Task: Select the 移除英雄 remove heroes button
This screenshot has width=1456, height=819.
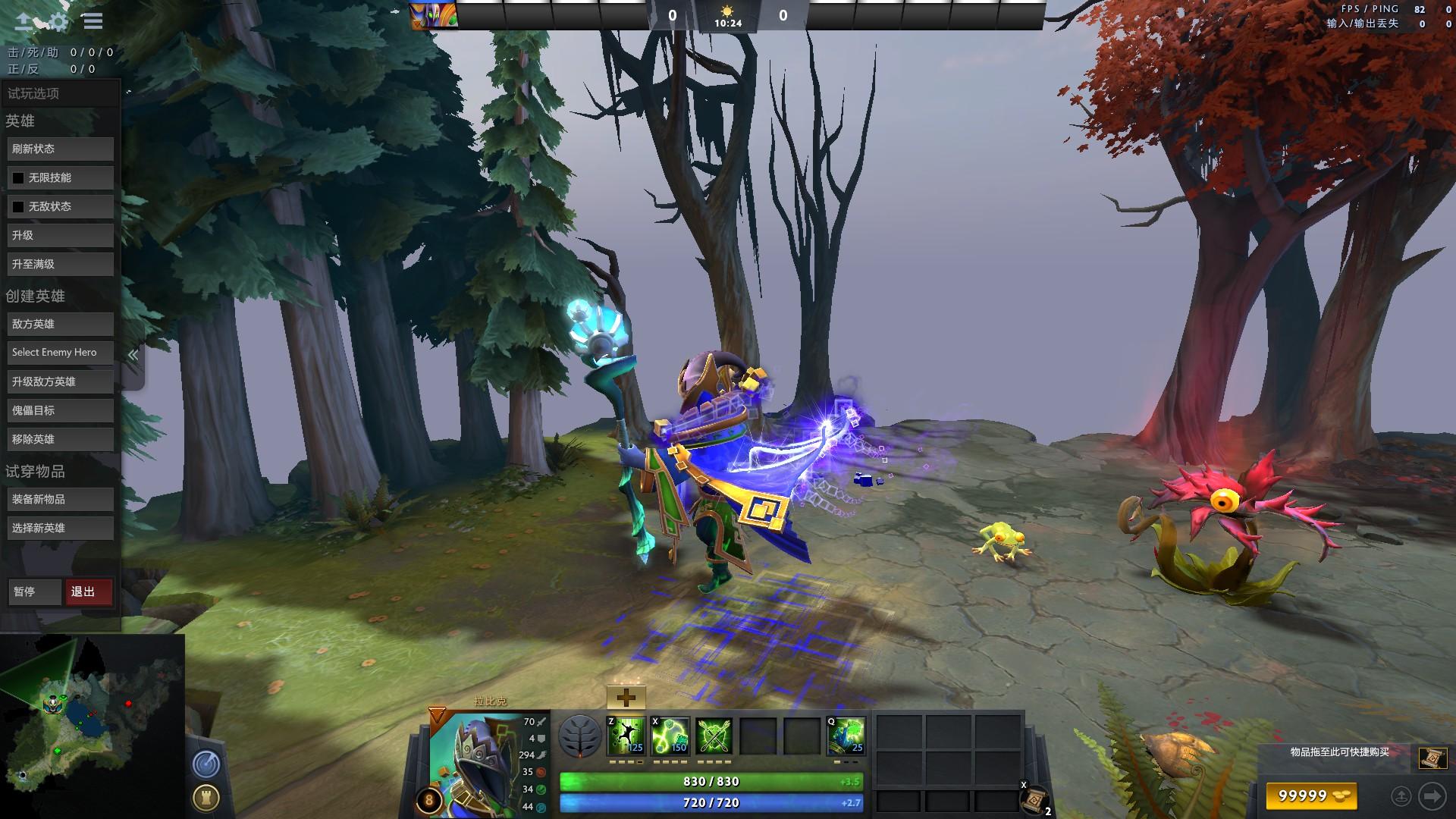Action: (61, 439)
